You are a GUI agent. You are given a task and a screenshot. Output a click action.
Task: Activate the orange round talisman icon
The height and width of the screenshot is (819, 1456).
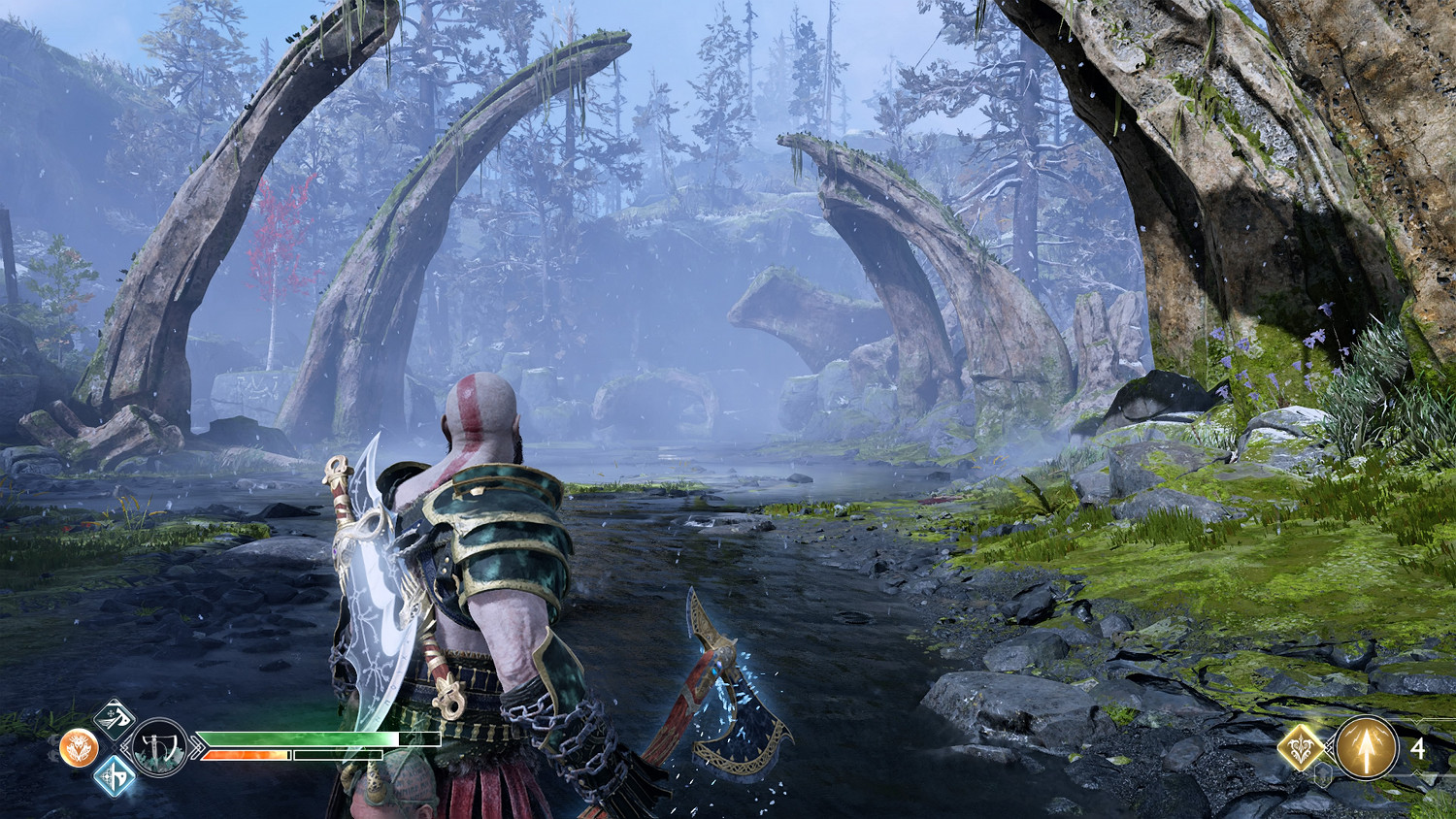tap(79, 748)
